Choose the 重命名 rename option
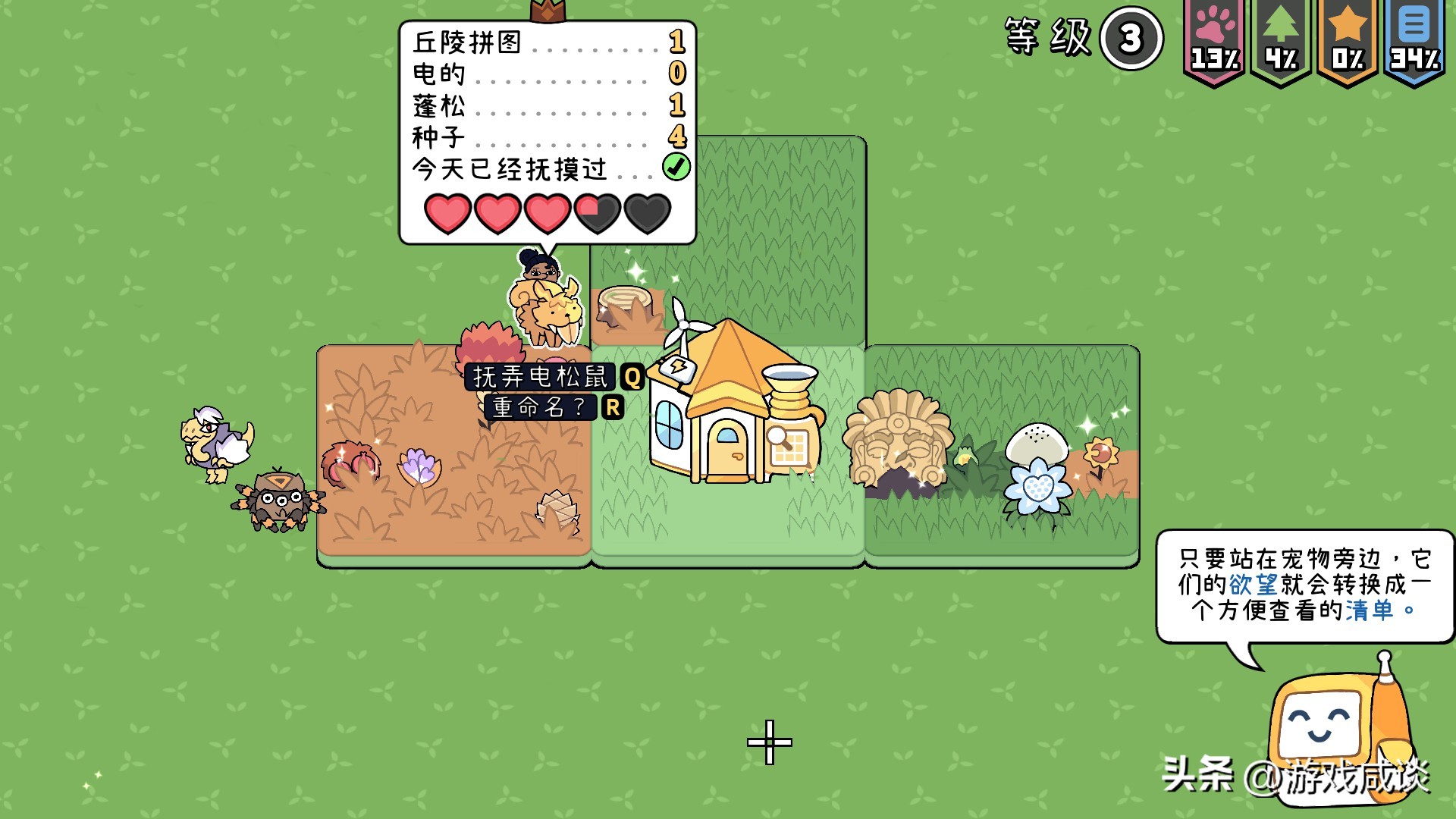This screenshot has width=1456, height=819. click(x=540, y=407)
